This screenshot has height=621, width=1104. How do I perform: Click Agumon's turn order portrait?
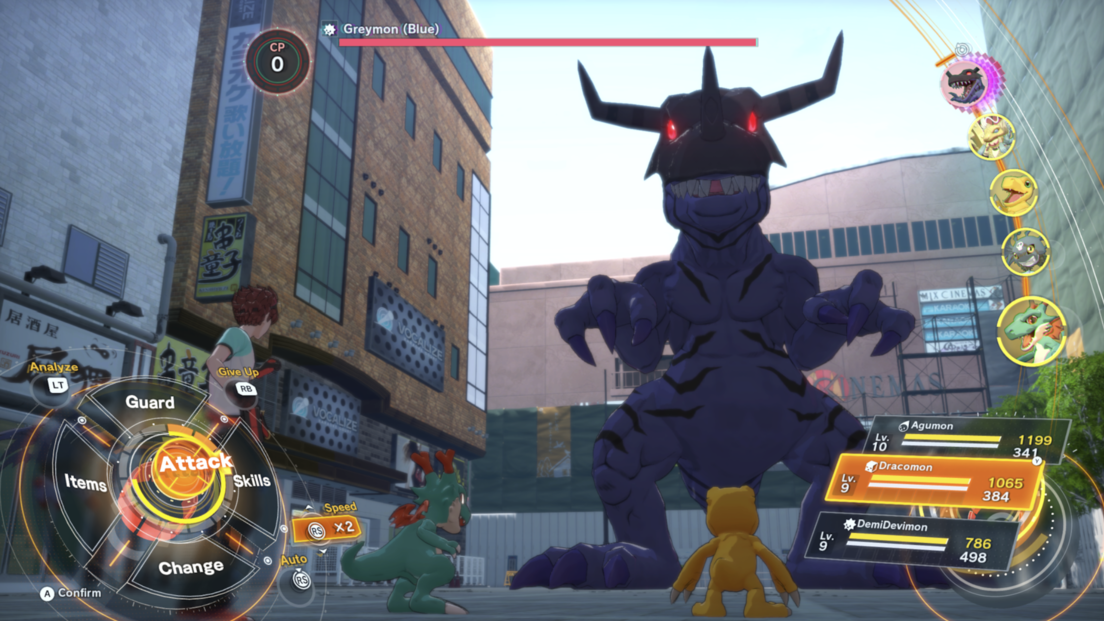pyautogui.click(x=1013, y=191)
